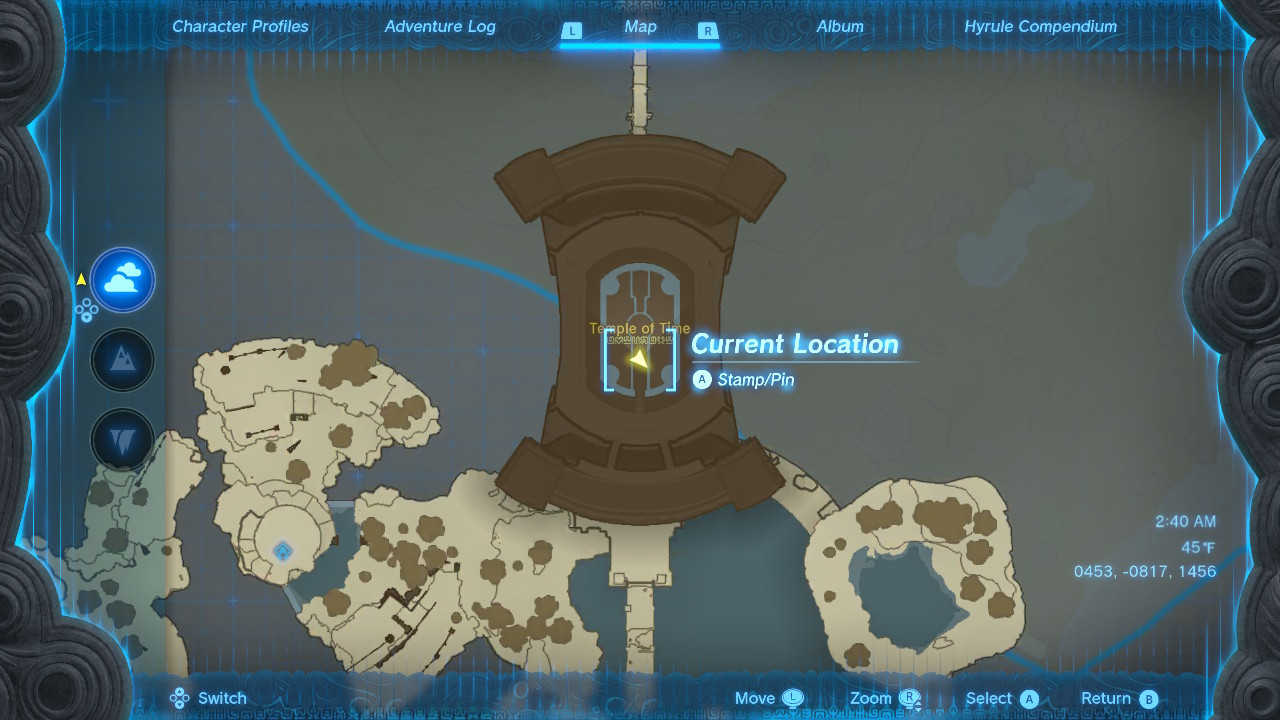This screenshot has height=720, width=1280.
Task: Switch to the Album tab
Action: click(x=839, y=26)
